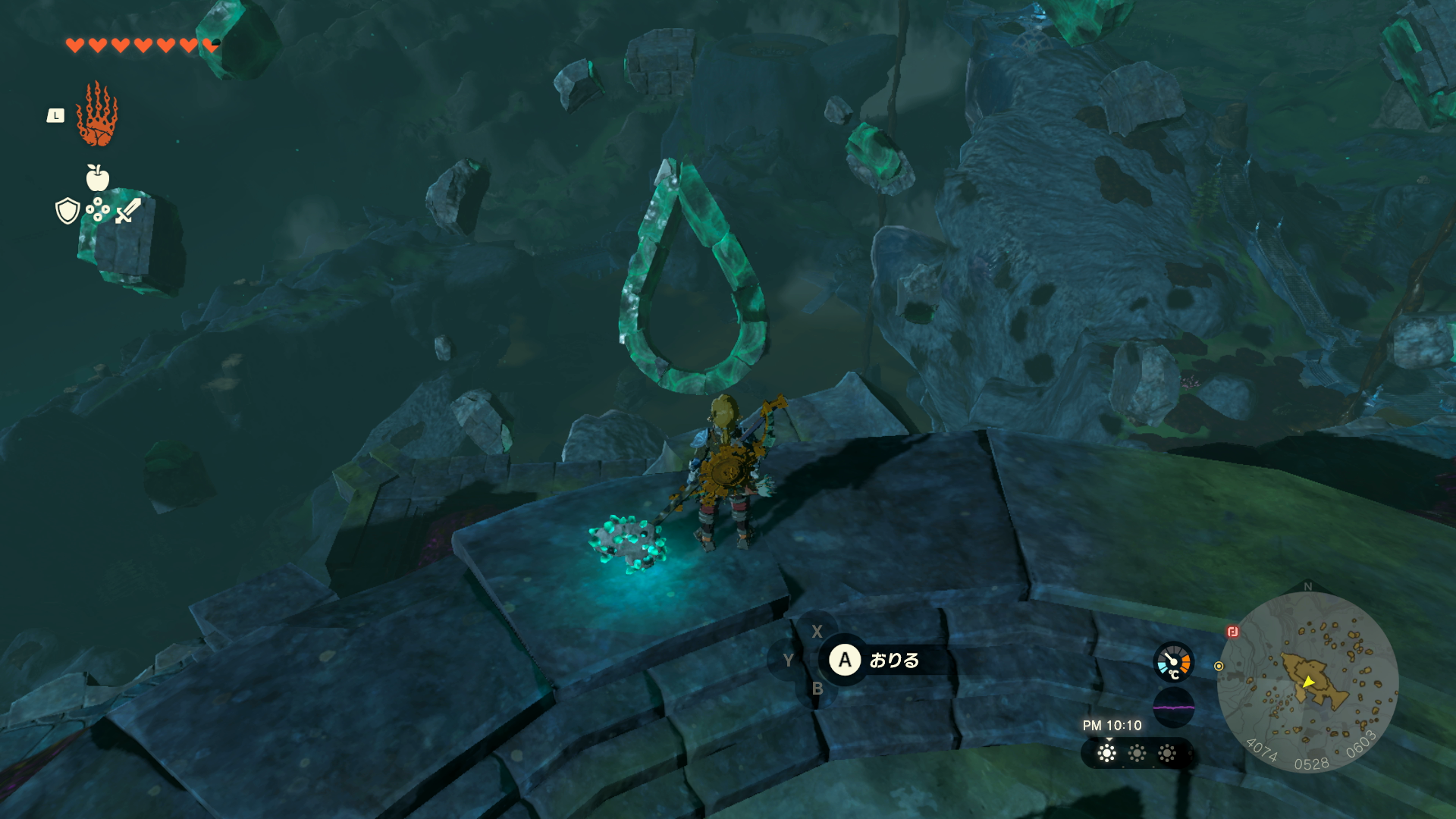Open the apple material shortcut

click(x=98, y=178)
